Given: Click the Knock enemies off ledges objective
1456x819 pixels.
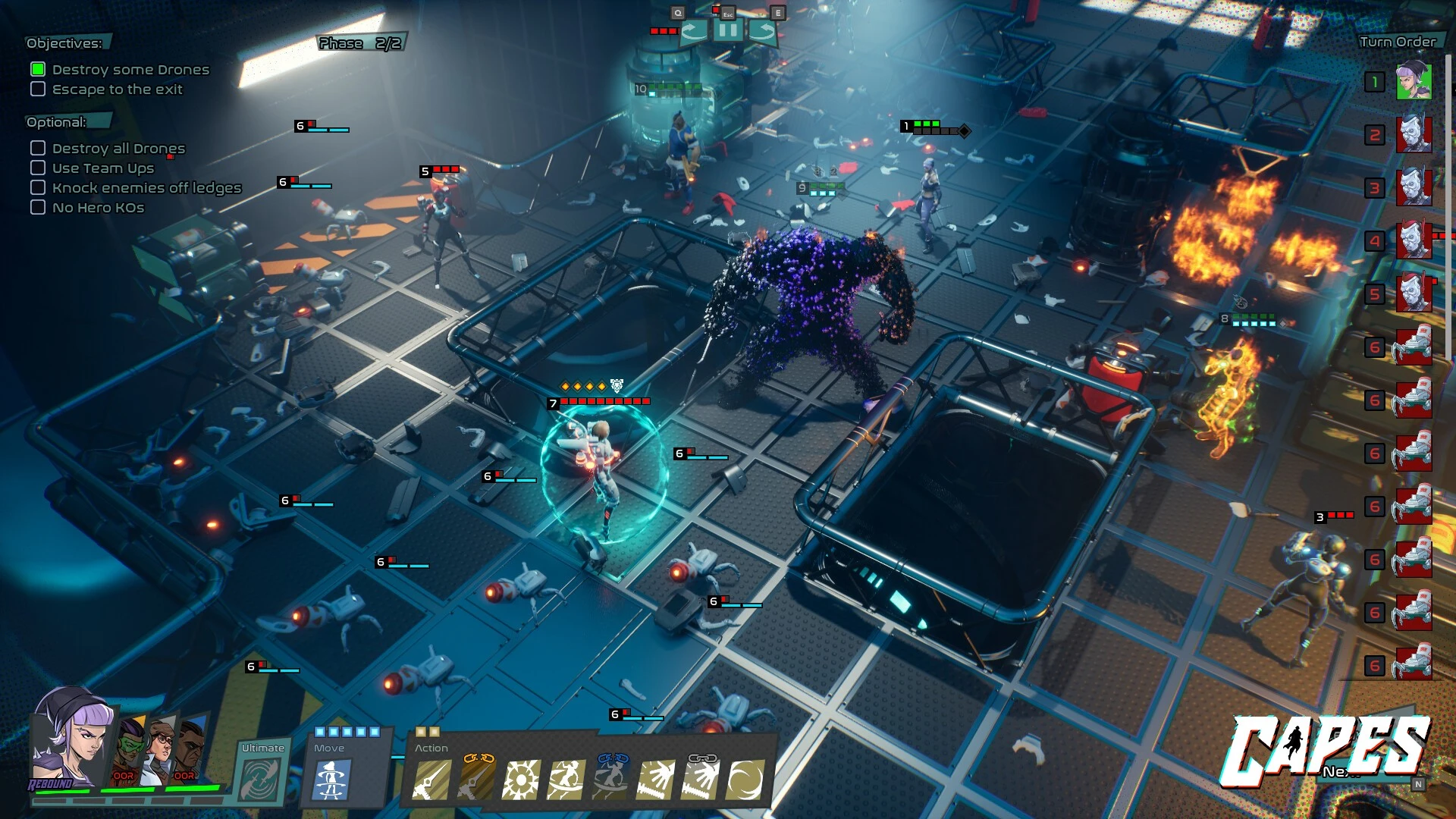Looking at the screenshot, I should 146,188.
